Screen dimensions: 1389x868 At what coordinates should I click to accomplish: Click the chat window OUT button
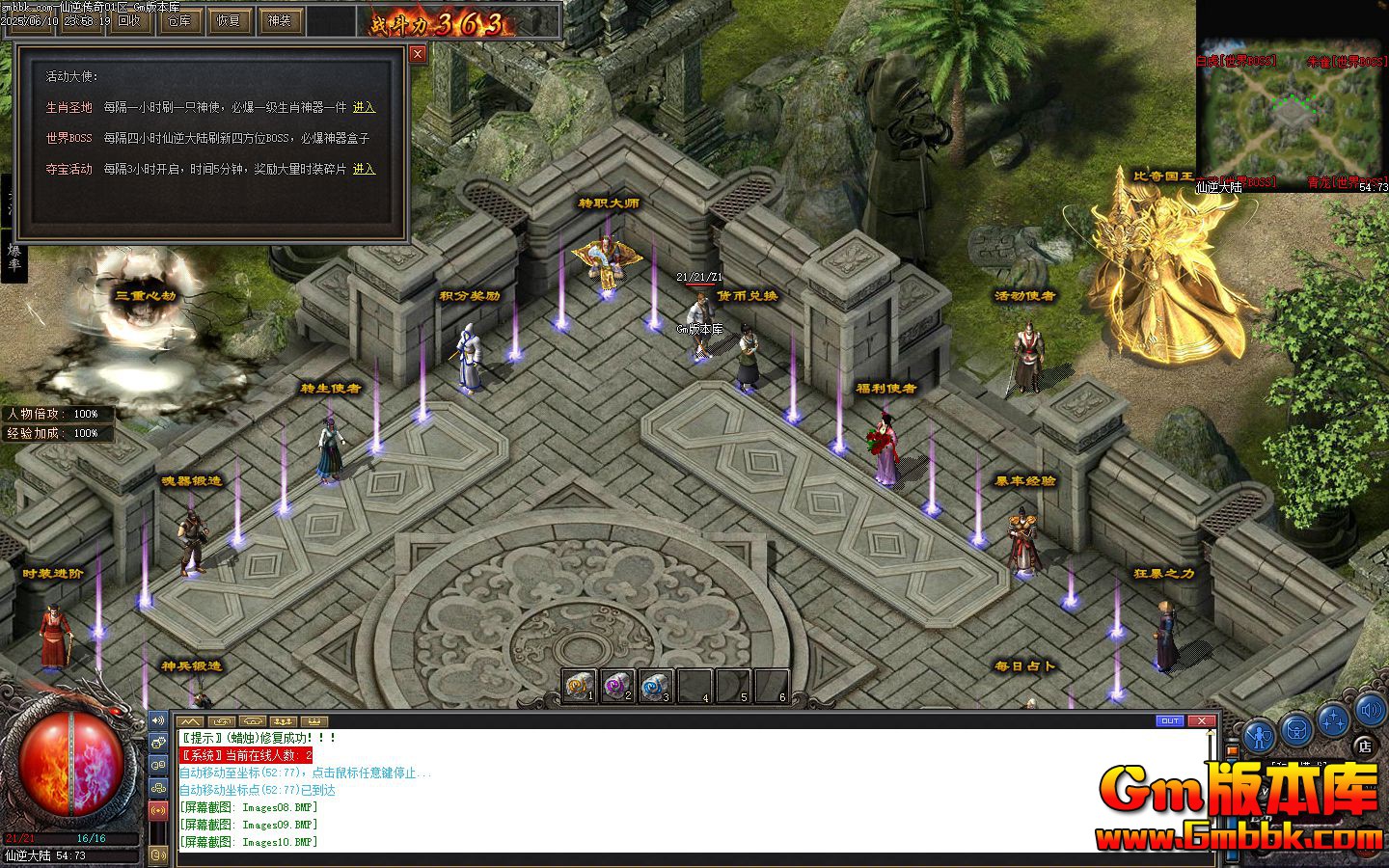click(x=1170, y=720)
